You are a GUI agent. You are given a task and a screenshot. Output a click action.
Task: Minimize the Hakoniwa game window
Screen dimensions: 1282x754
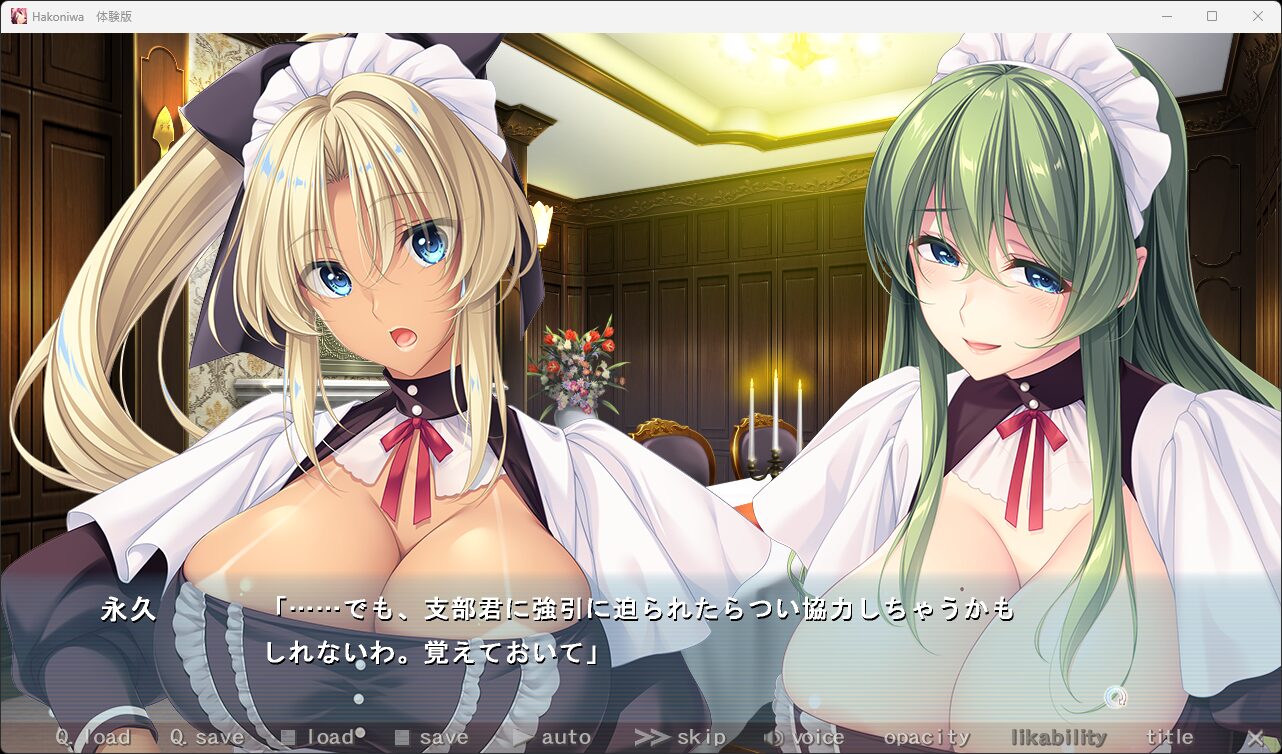(1167, 16)
